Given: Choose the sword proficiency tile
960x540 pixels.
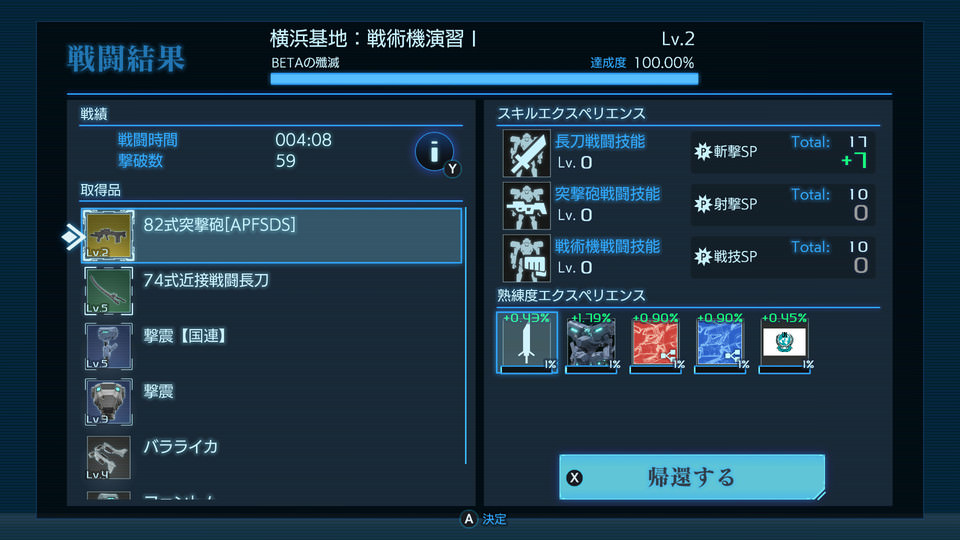Looking at the screenshot, I should (526, 343).
